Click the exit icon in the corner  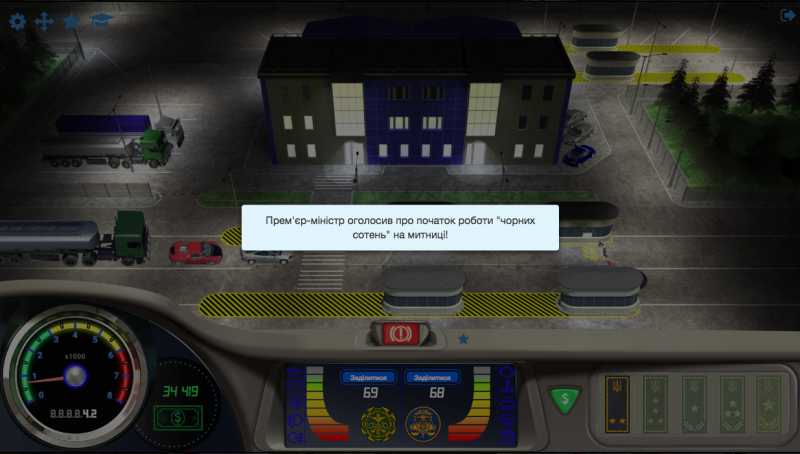pos(786,15)
